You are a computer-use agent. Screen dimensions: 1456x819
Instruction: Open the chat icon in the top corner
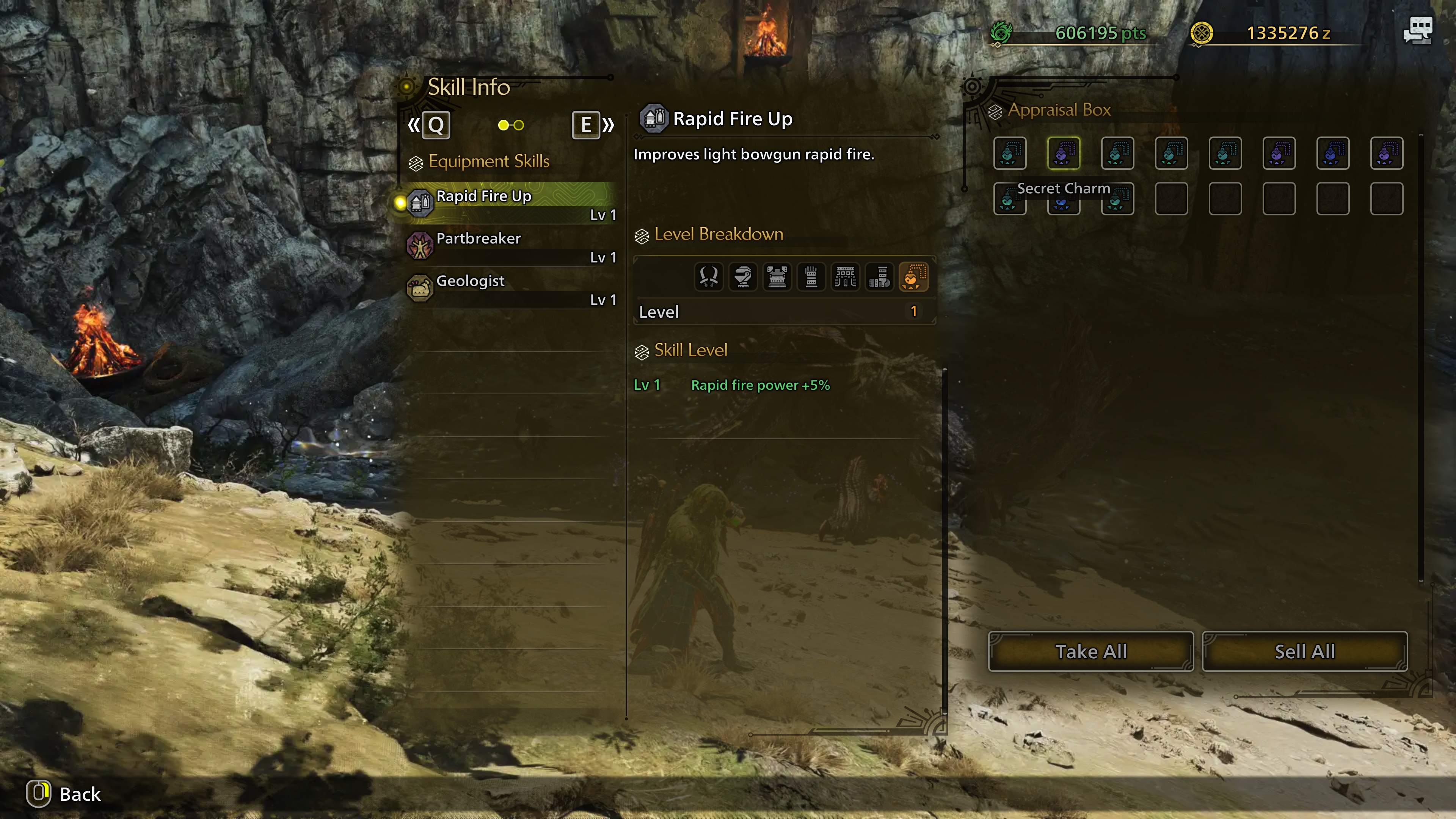1418,30
